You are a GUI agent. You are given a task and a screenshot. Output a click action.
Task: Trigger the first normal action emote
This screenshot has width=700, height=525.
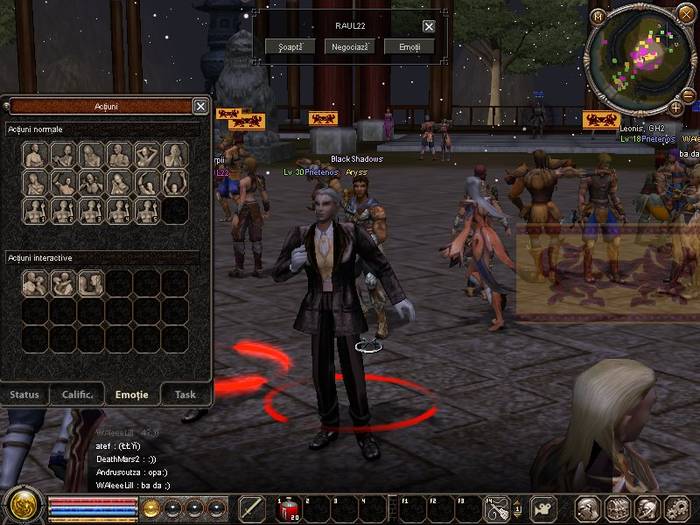(x=35, y=155)
